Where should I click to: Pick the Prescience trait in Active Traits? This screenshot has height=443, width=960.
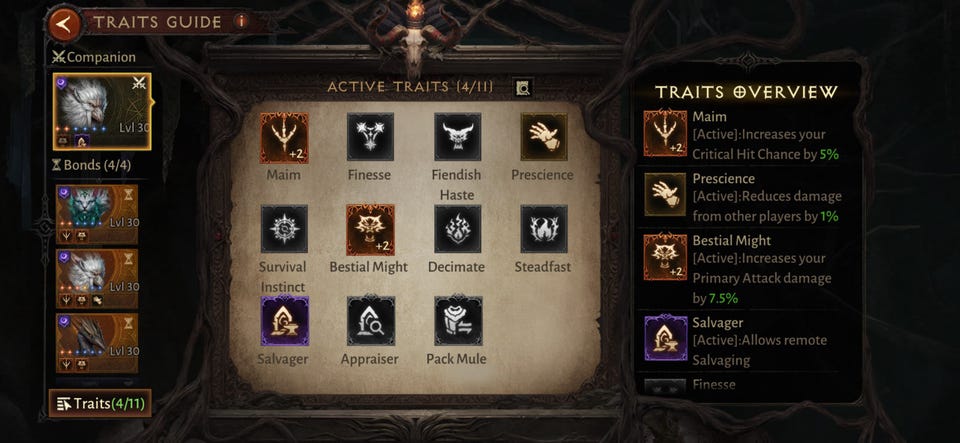[x=543, y=137]
